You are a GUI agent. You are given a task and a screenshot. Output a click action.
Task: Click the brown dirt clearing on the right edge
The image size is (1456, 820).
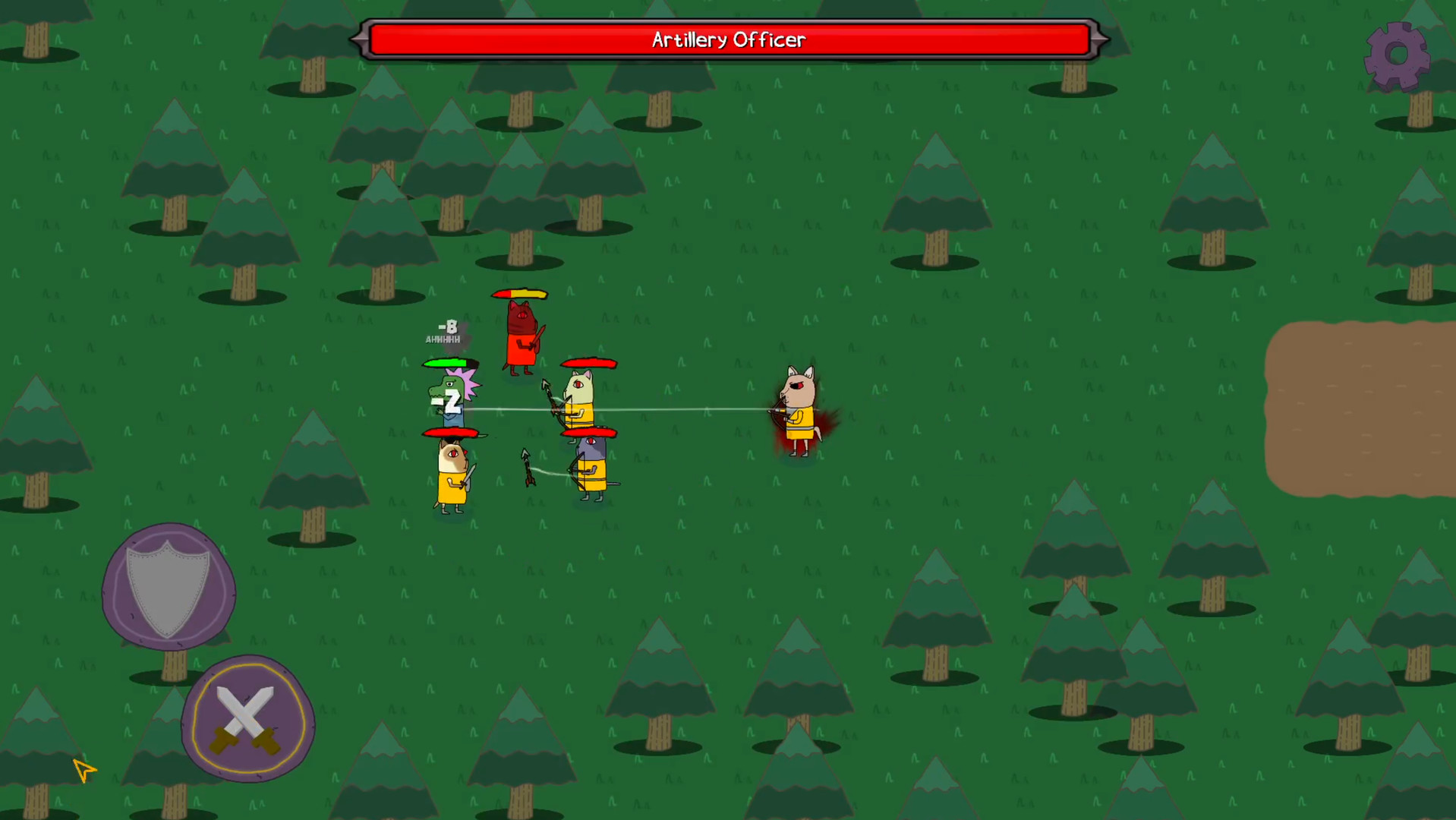[1366, 410]
